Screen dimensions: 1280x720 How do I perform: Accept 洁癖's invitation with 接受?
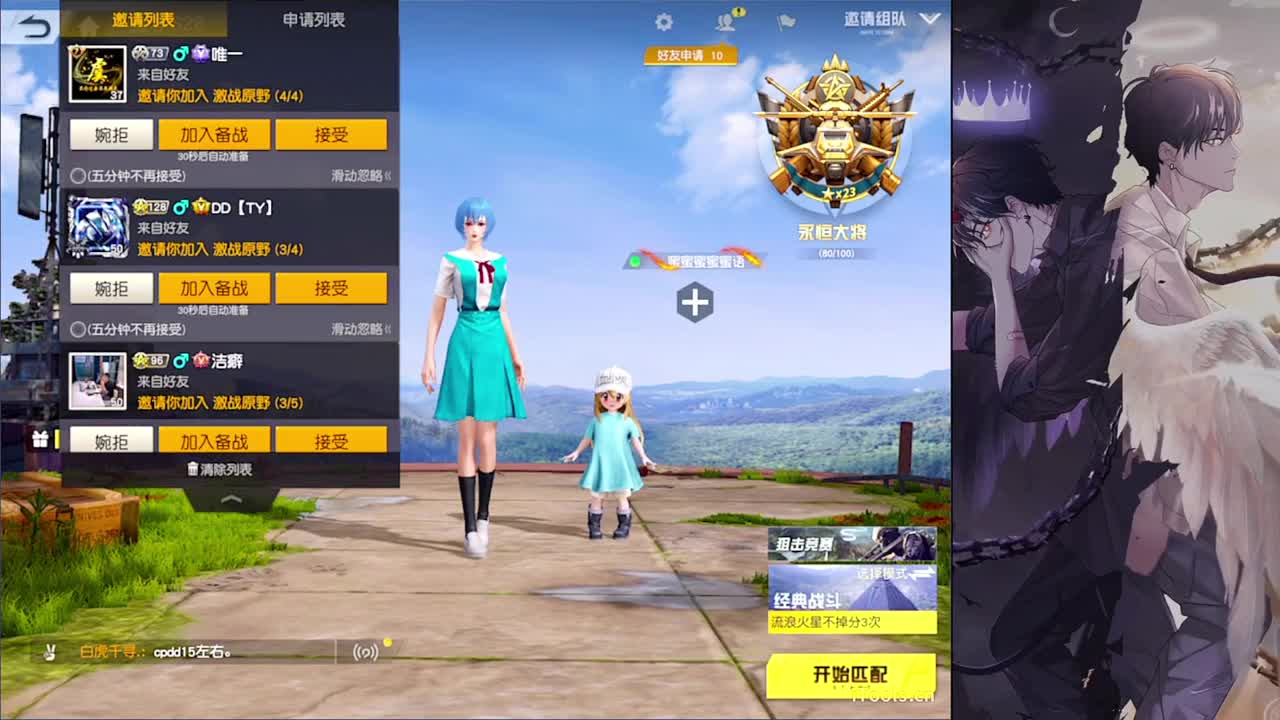click(x=331, y=440)
